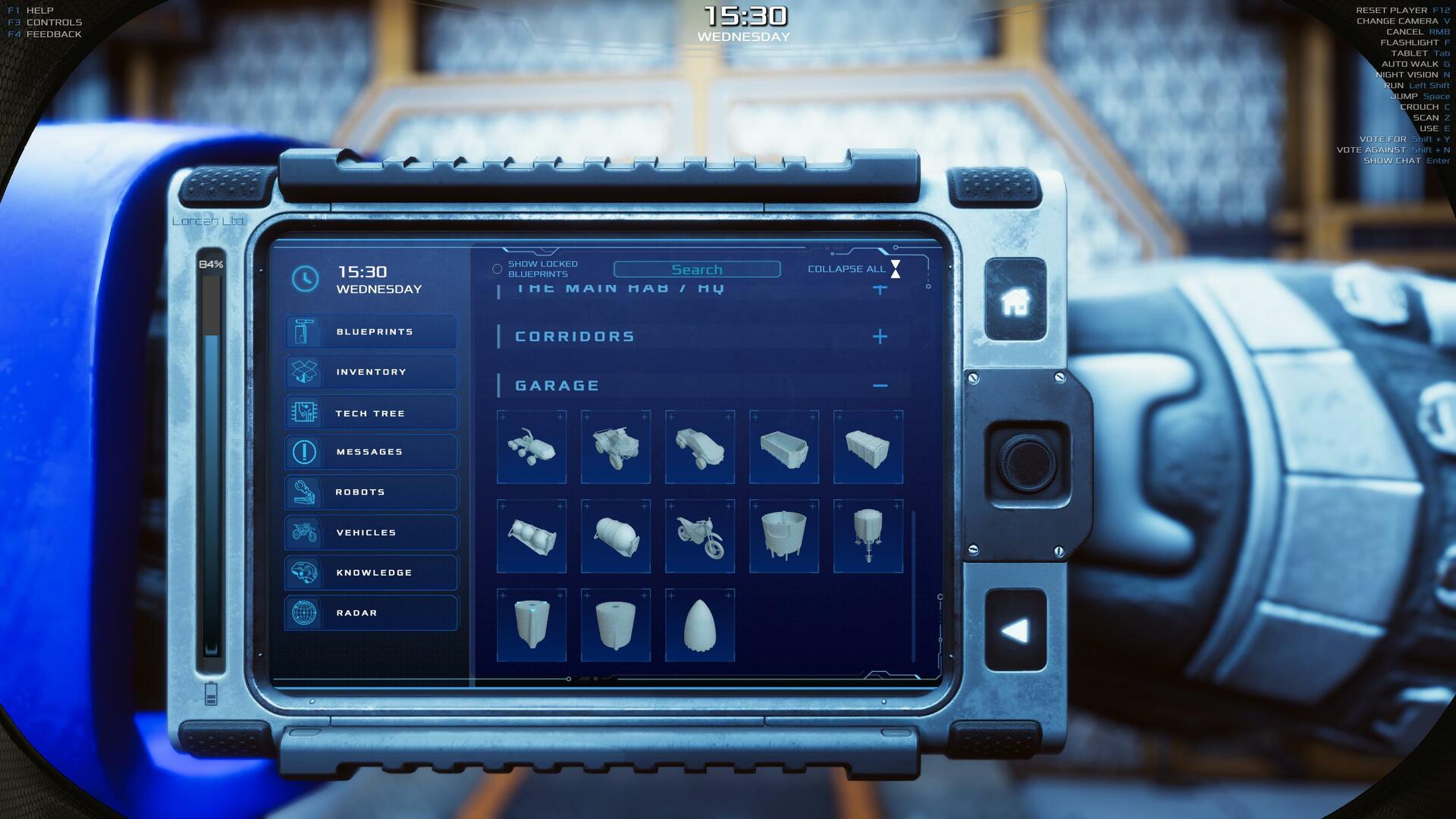Select the six-wheeled rover blueprint
The width and height of the screenshot is (1456, 819).
532,447
